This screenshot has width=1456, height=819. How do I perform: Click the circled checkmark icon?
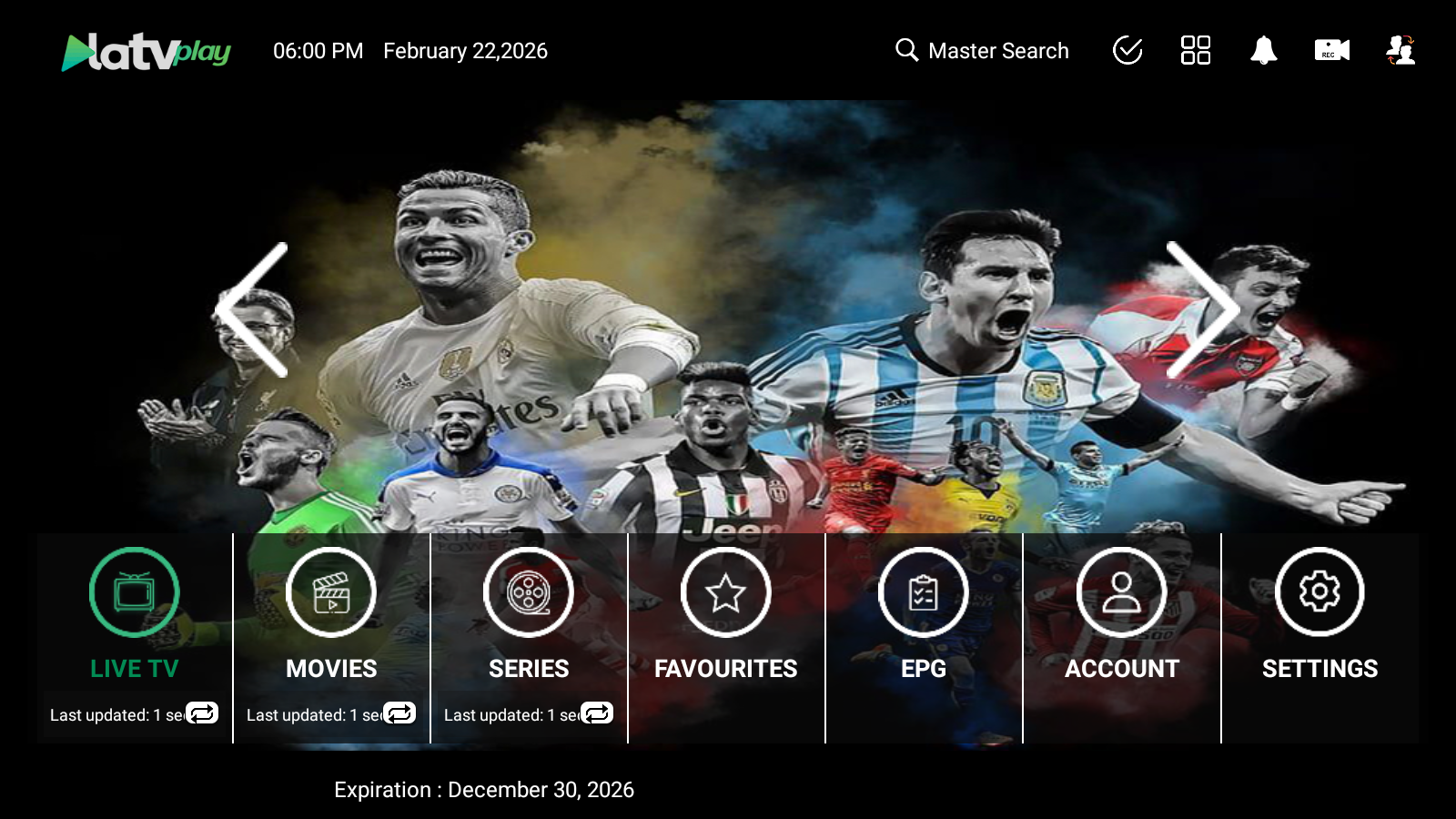1127,51
